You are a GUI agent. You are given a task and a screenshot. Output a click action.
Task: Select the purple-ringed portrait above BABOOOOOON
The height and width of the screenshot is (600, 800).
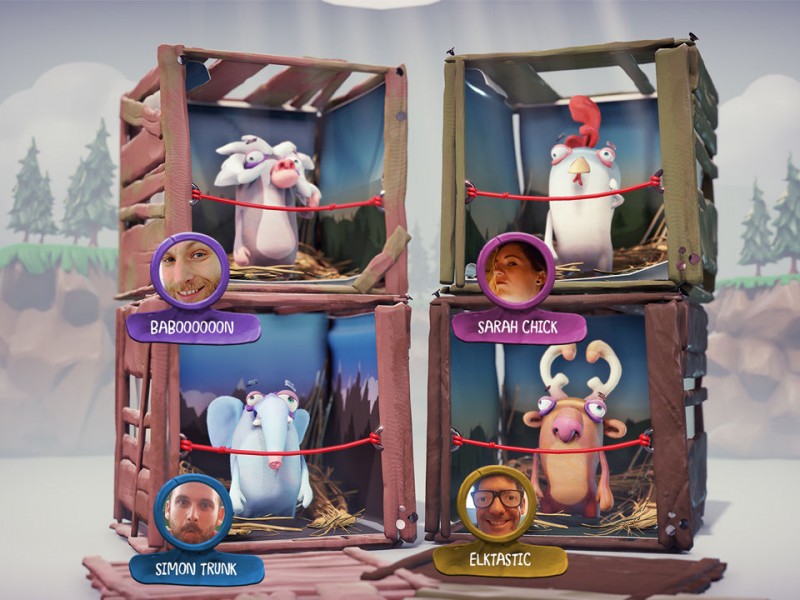[x=189, y=271]
